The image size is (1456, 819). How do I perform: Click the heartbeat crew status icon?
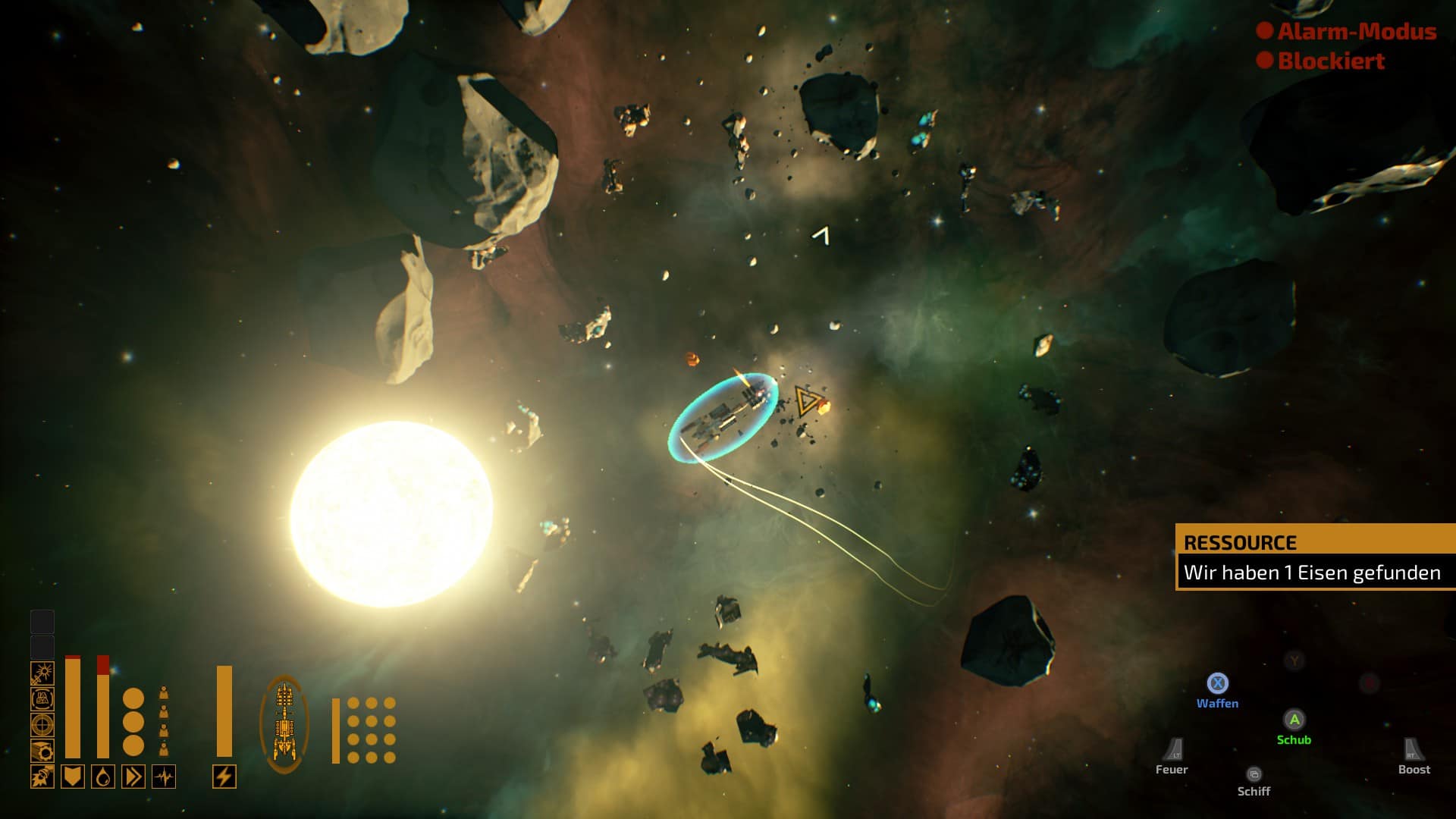click(x=164, y=777)
